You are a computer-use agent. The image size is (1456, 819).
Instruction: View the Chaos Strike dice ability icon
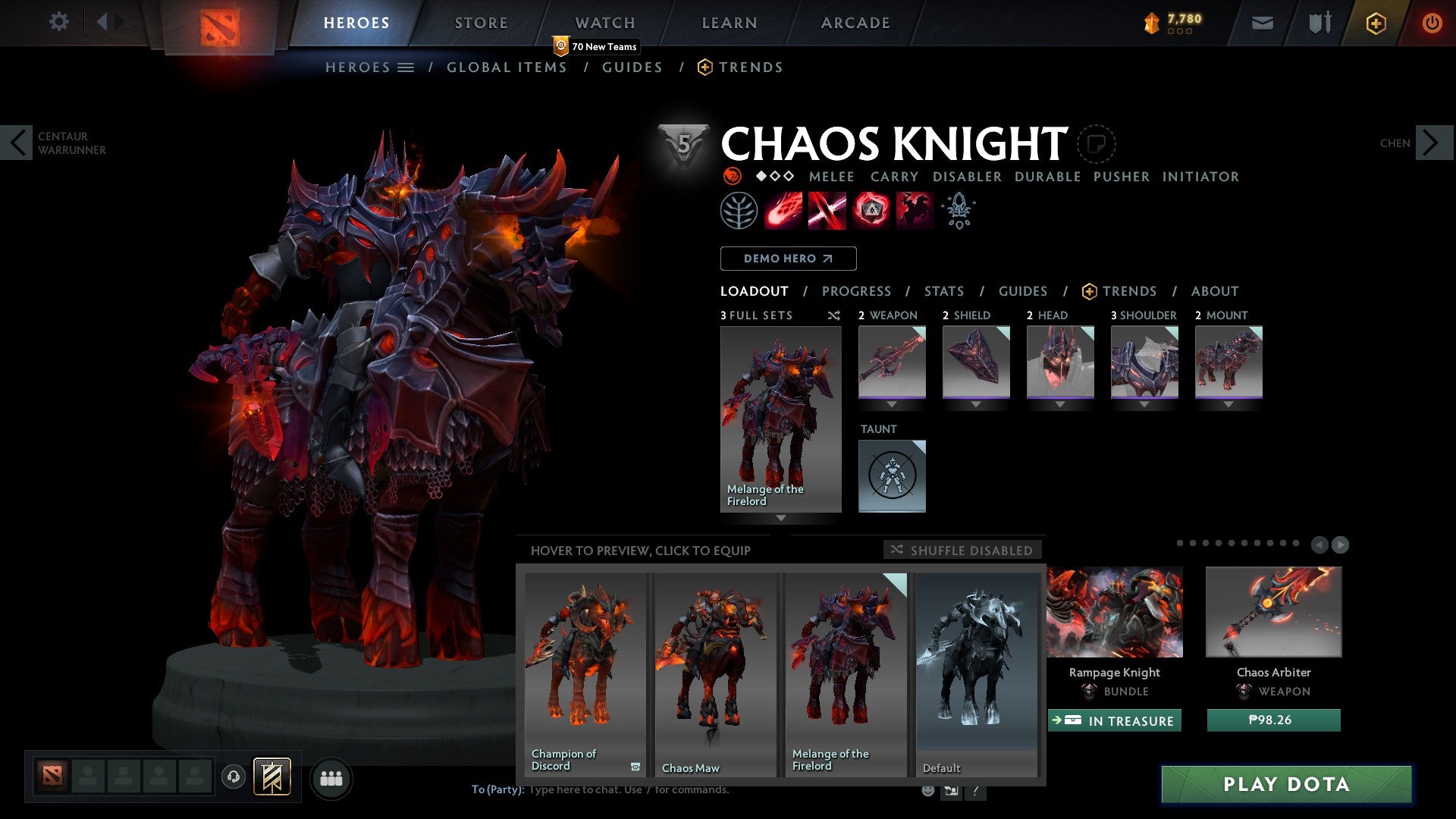(x=869, y=211)
